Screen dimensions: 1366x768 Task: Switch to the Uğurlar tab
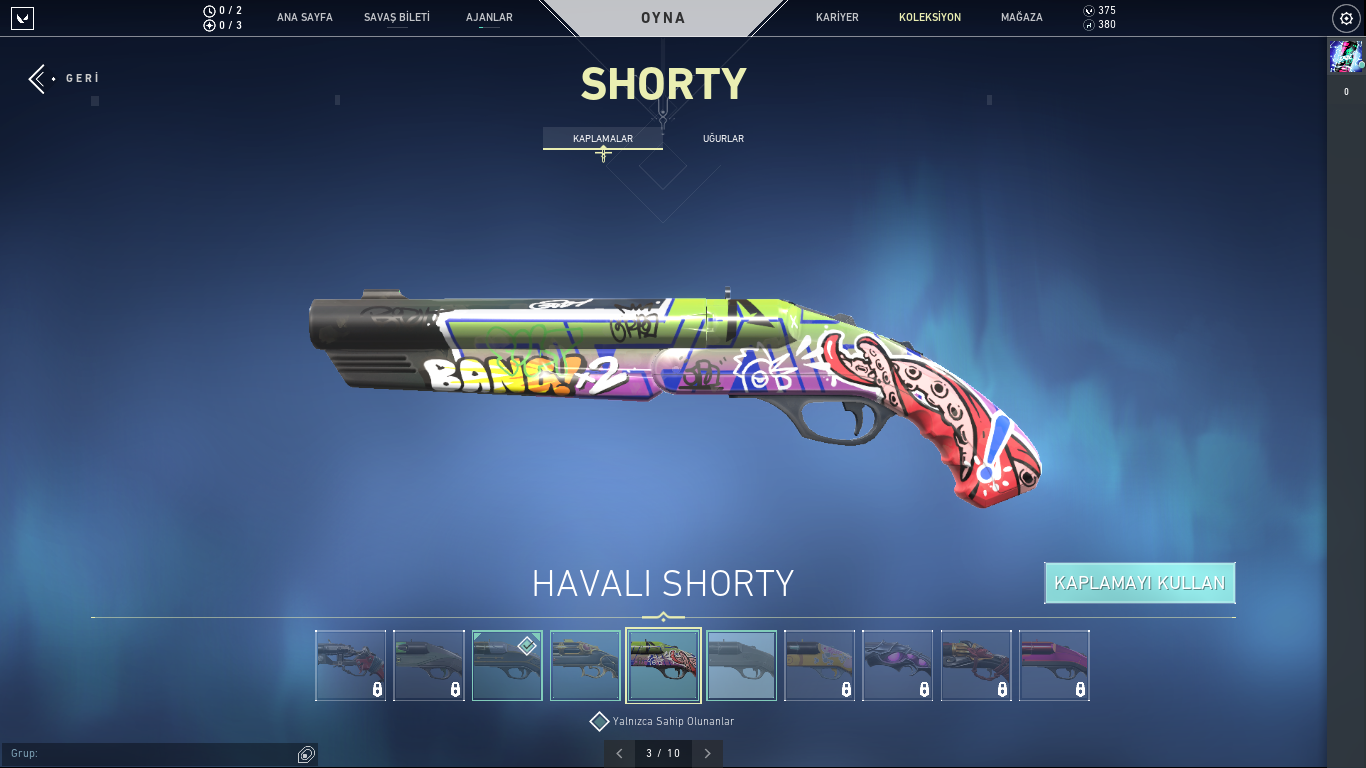pos(723,139)
